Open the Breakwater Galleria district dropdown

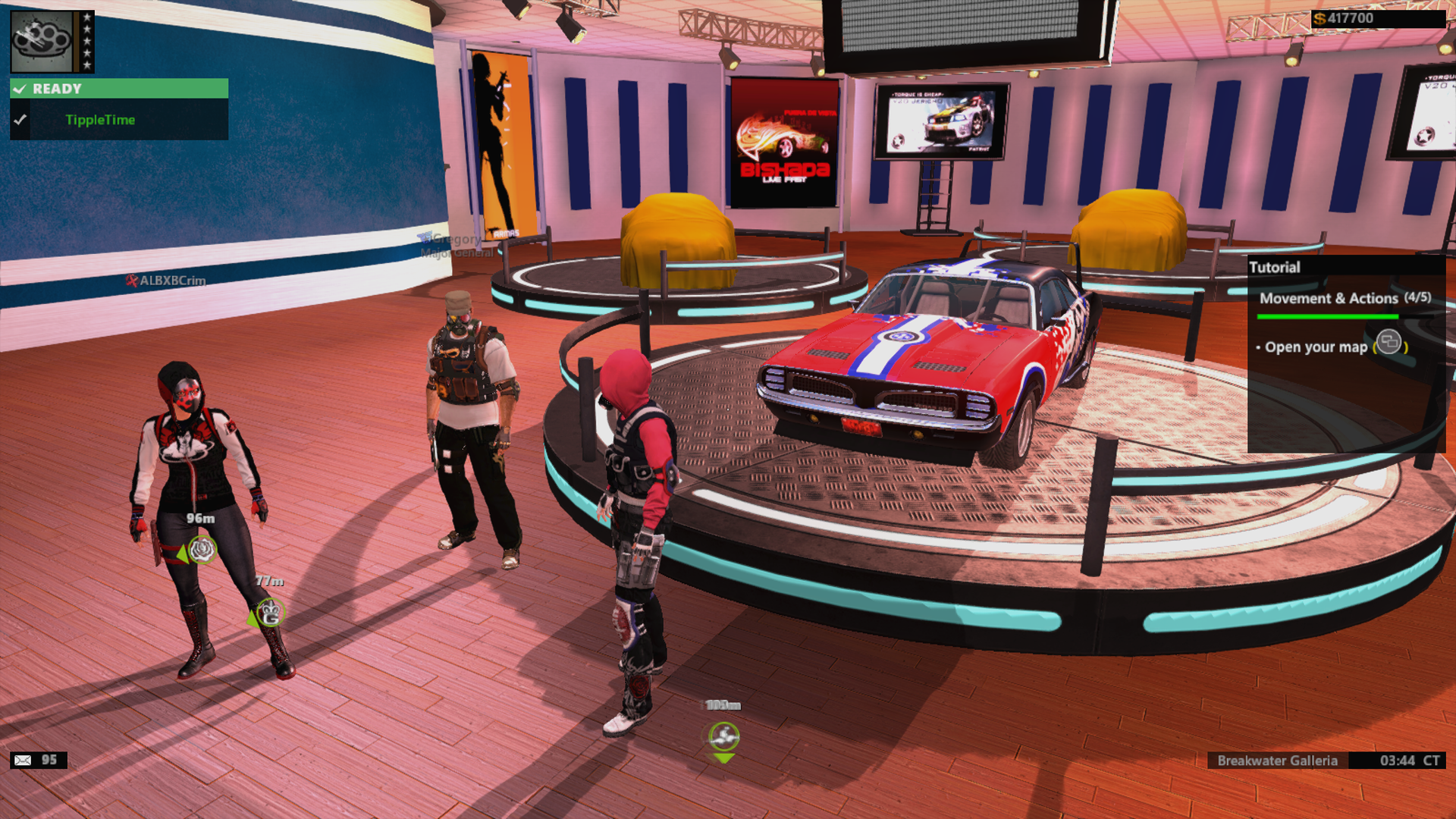pos(1278,761)
